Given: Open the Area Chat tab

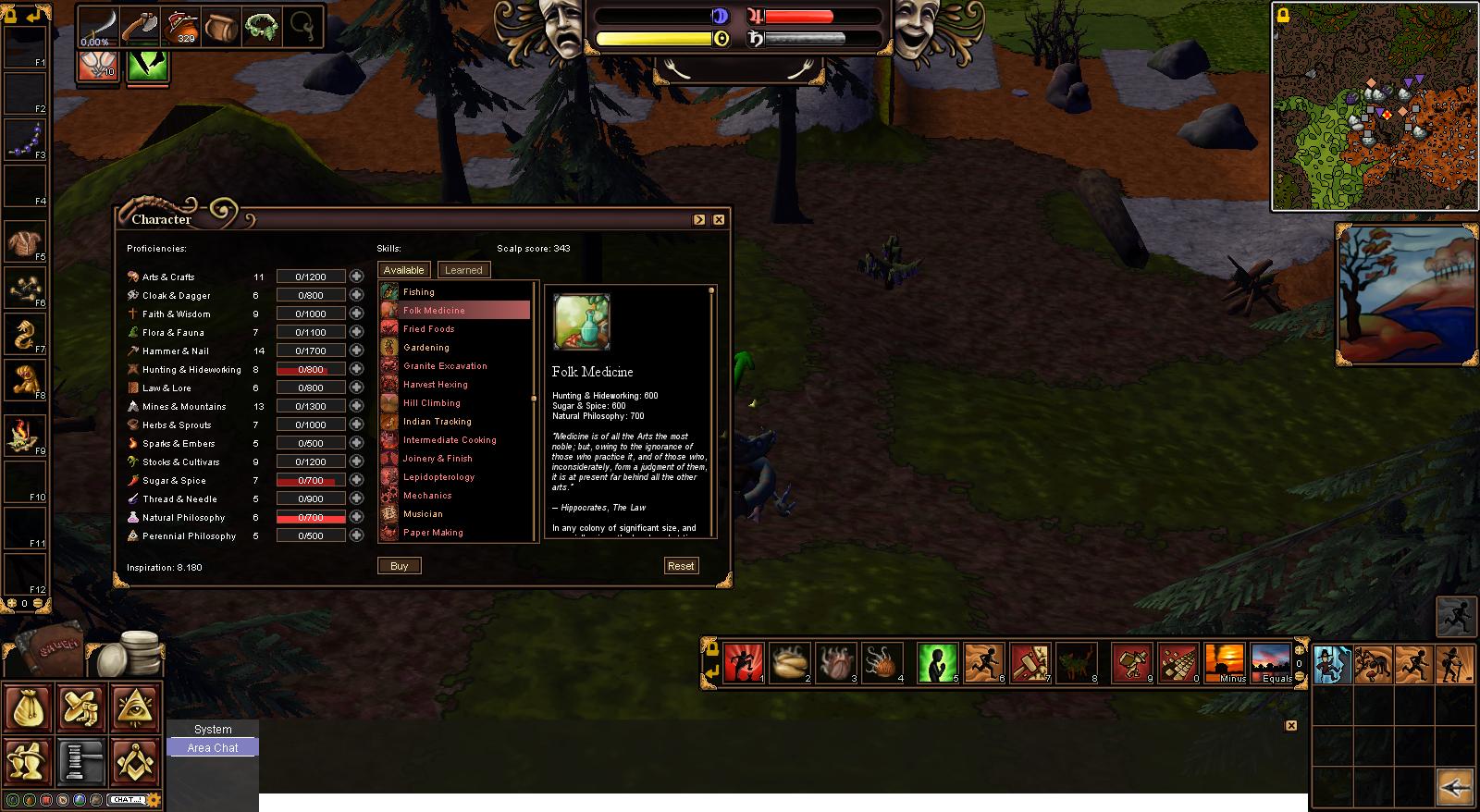Looking at the screenshot, I should point(213,748).
